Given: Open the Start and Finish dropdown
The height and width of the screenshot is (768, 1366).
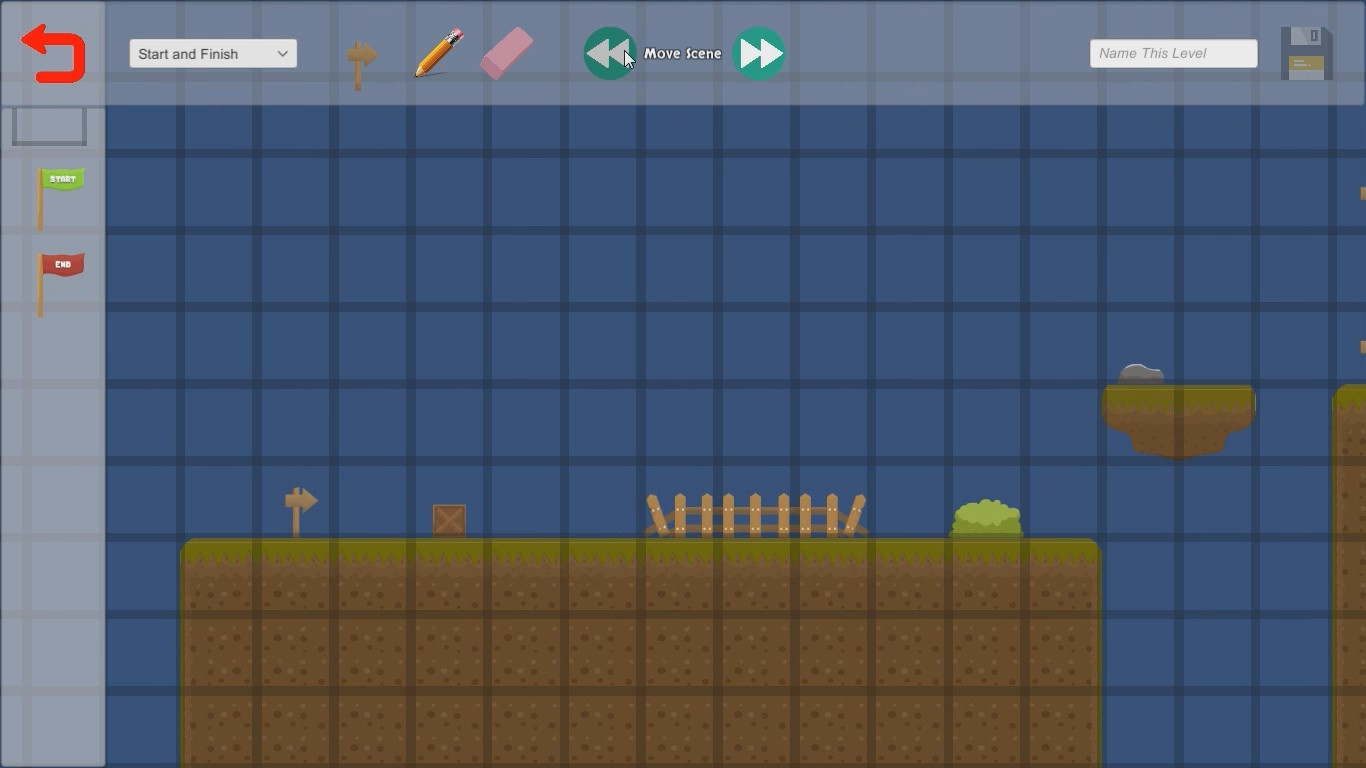Looking at the screenshot, I should [212, 53].
